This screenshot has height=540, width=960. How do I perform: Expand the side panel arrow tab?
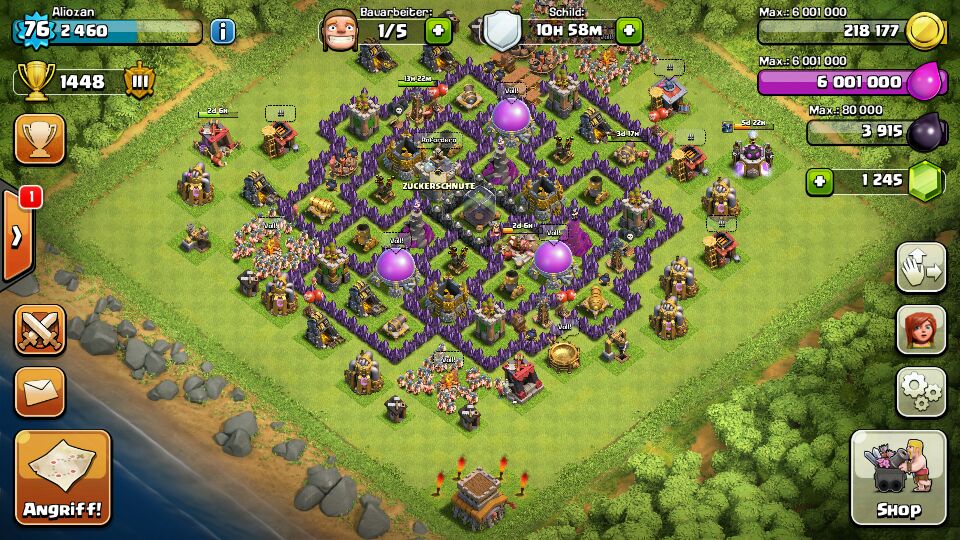pyautogui.click(x=17, y=237)
